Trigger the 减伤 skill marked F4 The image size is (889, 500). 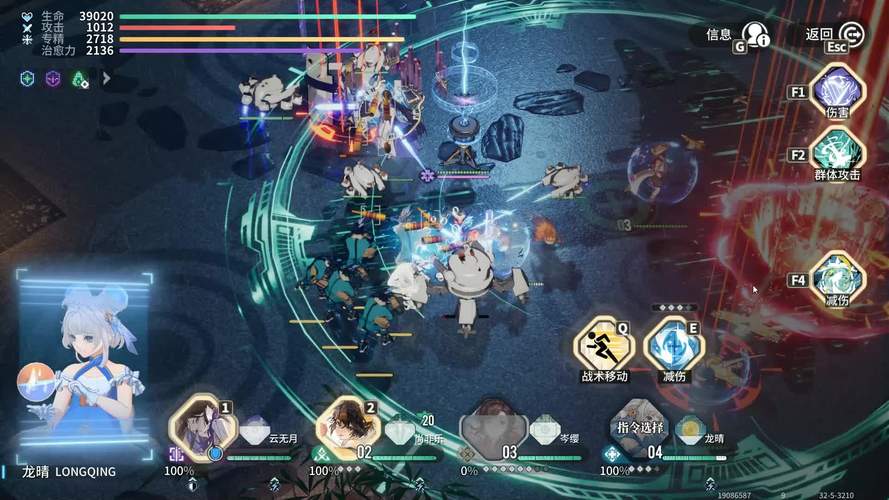coord(838,279)
